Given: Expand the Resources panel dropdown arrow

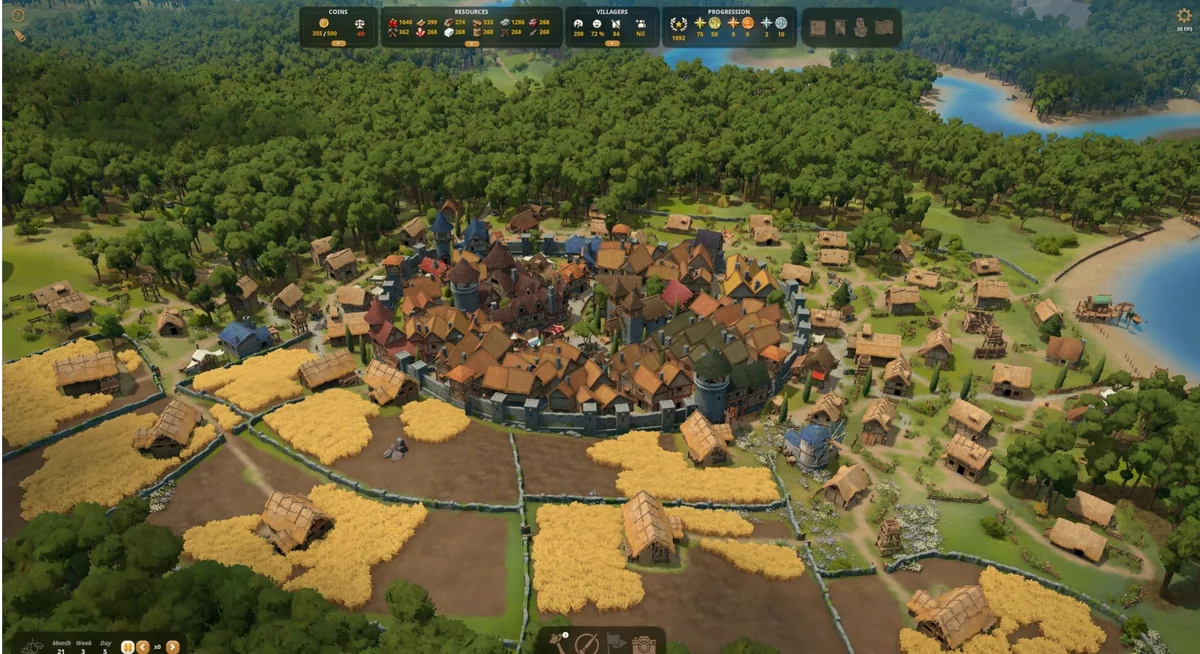Looking at the screenshot, I should click(471, 43).
